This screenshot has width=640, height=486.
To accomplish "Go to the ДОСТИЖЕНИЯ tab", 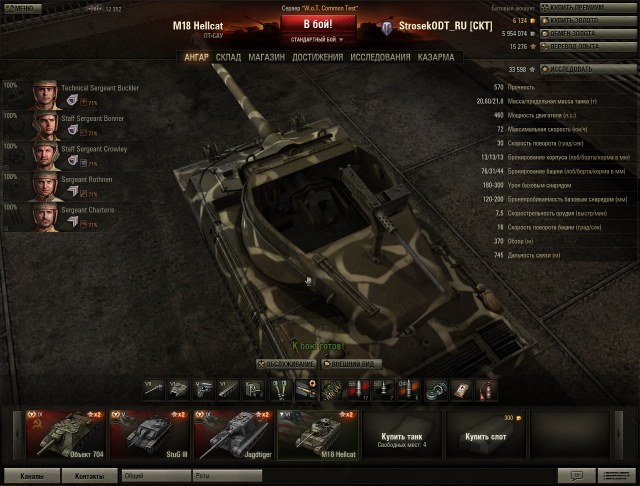I will click(x=316, y=57).
